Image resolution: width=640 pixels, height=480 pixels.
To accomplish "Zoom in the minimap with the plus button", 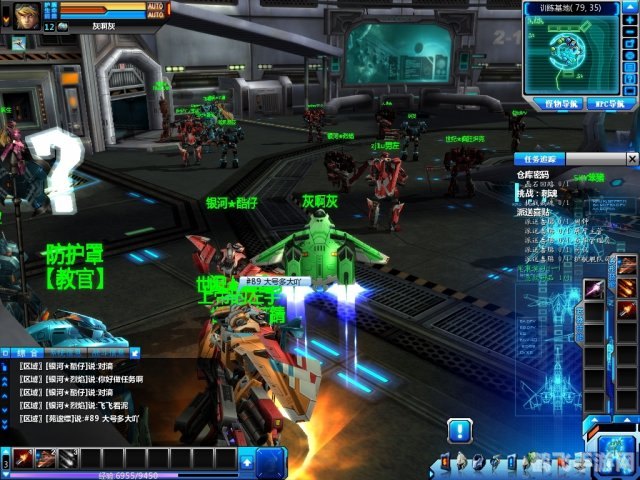I will click(631, 21).
